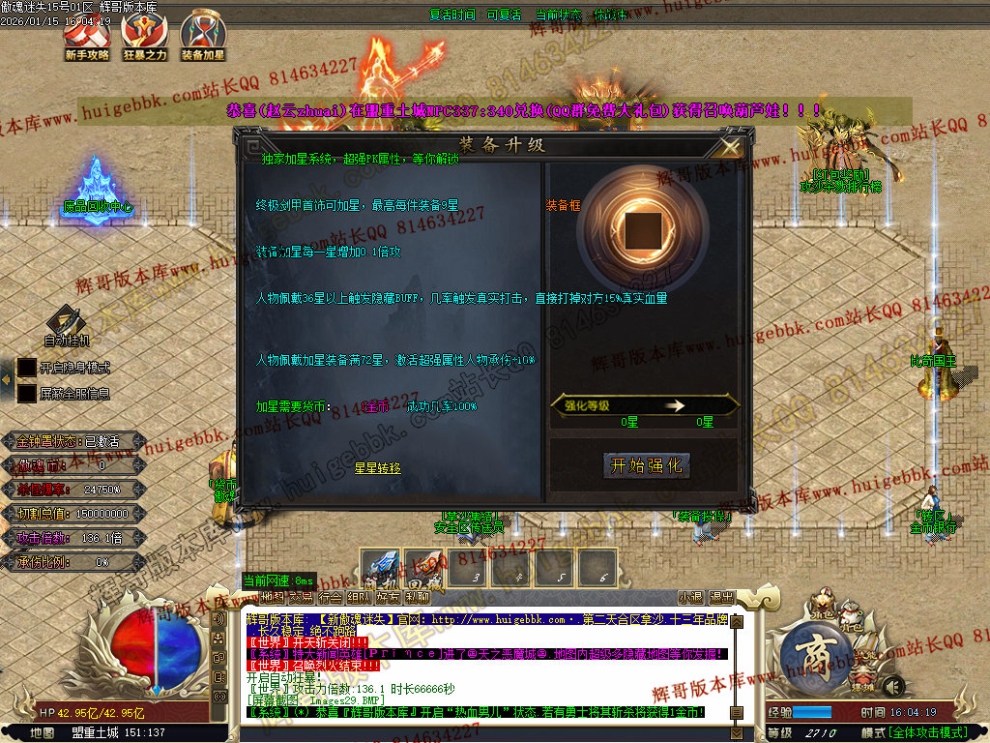Open the 星星转移 star transfer link
Screen dimensions: 990x743
pyautogui.click(x=377, y=468)
